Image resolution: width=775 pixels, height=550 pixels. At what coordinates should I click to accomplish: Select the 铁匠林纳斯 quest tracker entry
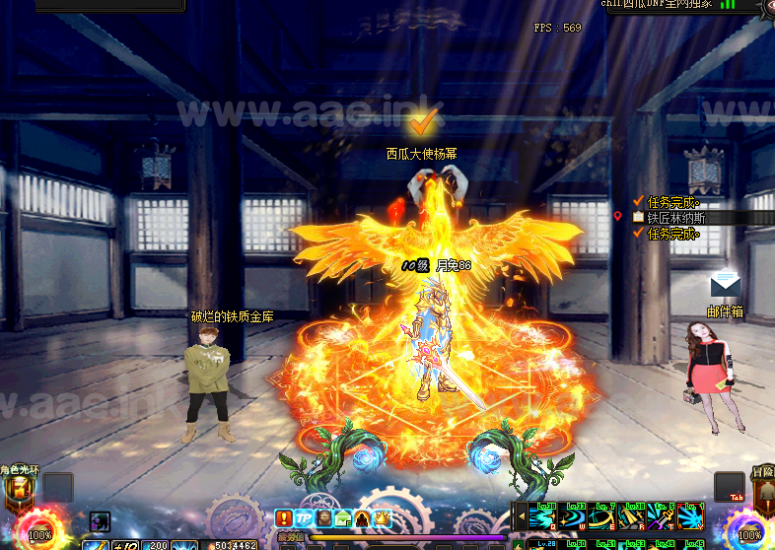pos(676,217)
